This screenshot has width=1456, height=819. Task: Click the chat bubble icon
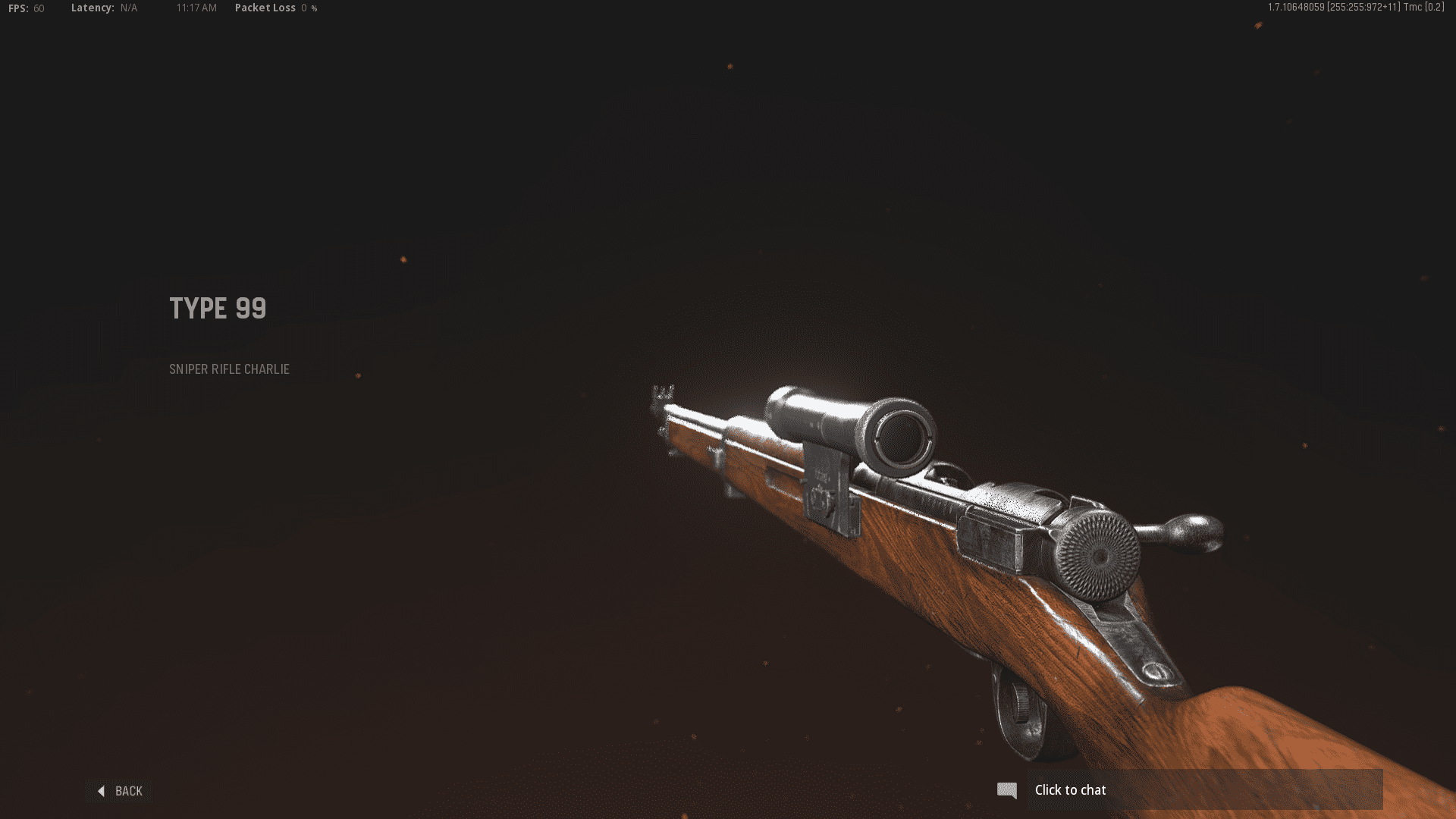pos(1009,790)
